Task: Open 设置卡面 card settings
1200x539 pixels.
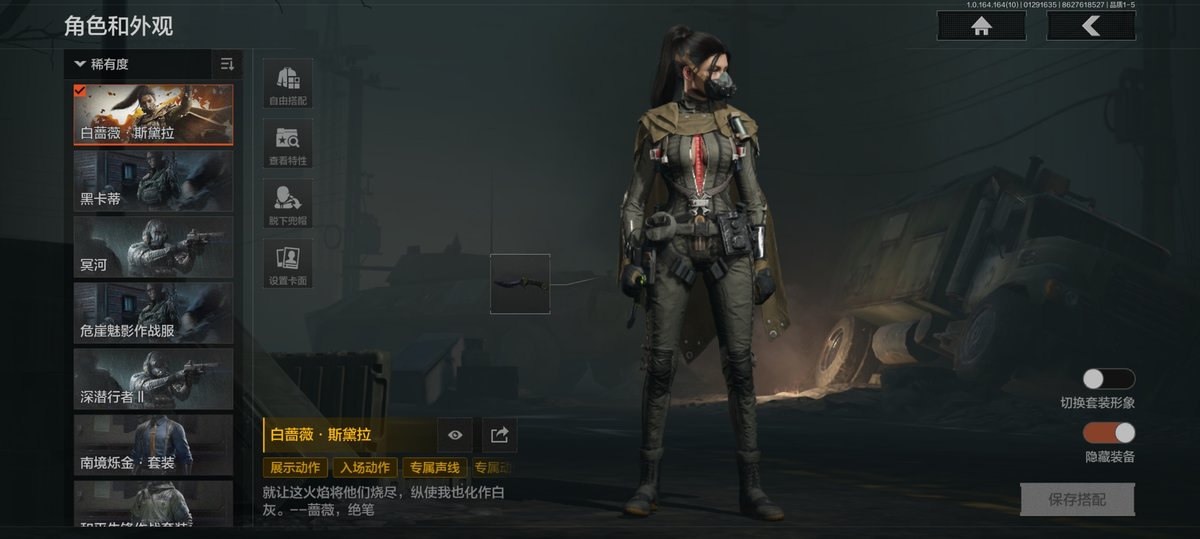Action: coord(288,263)
